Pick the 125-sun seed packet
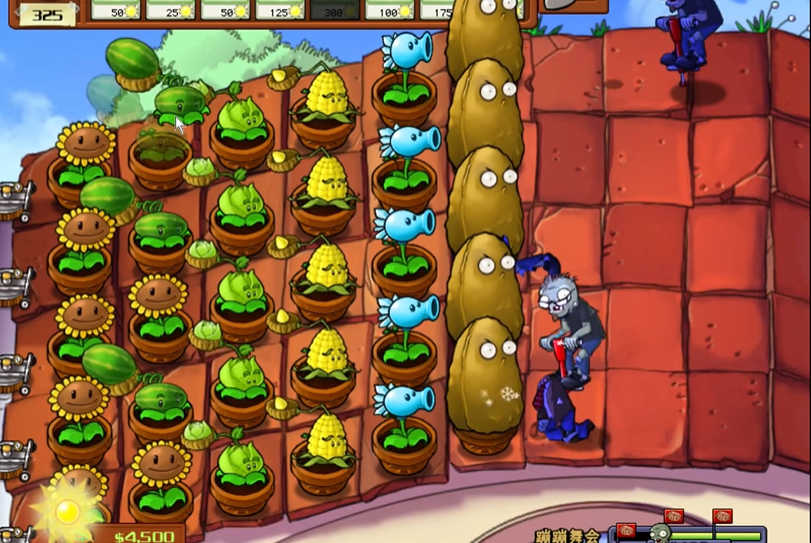Viewport: 811px width, 543px height. [x=280, y=9]
